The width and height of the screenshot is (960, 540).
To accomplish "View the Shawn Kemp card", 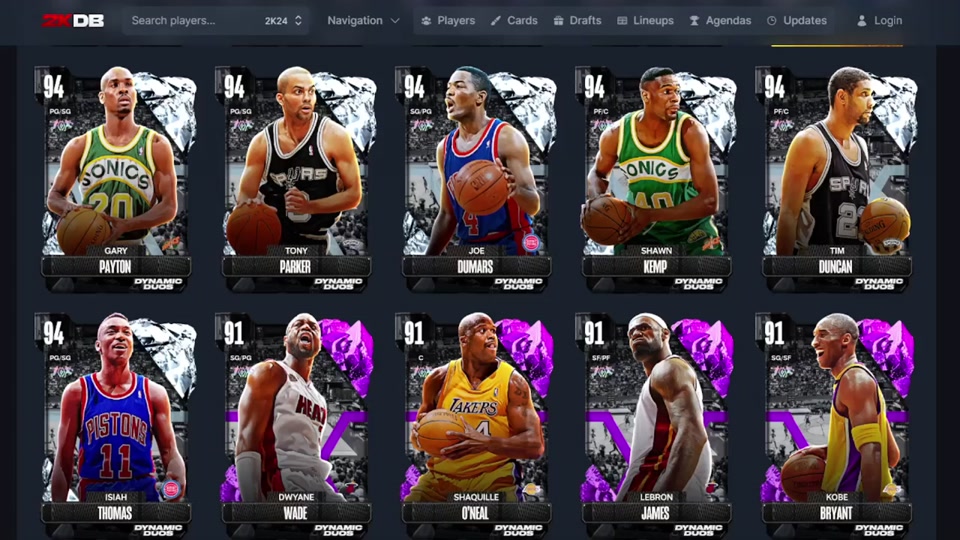I will tap(656, 175).
